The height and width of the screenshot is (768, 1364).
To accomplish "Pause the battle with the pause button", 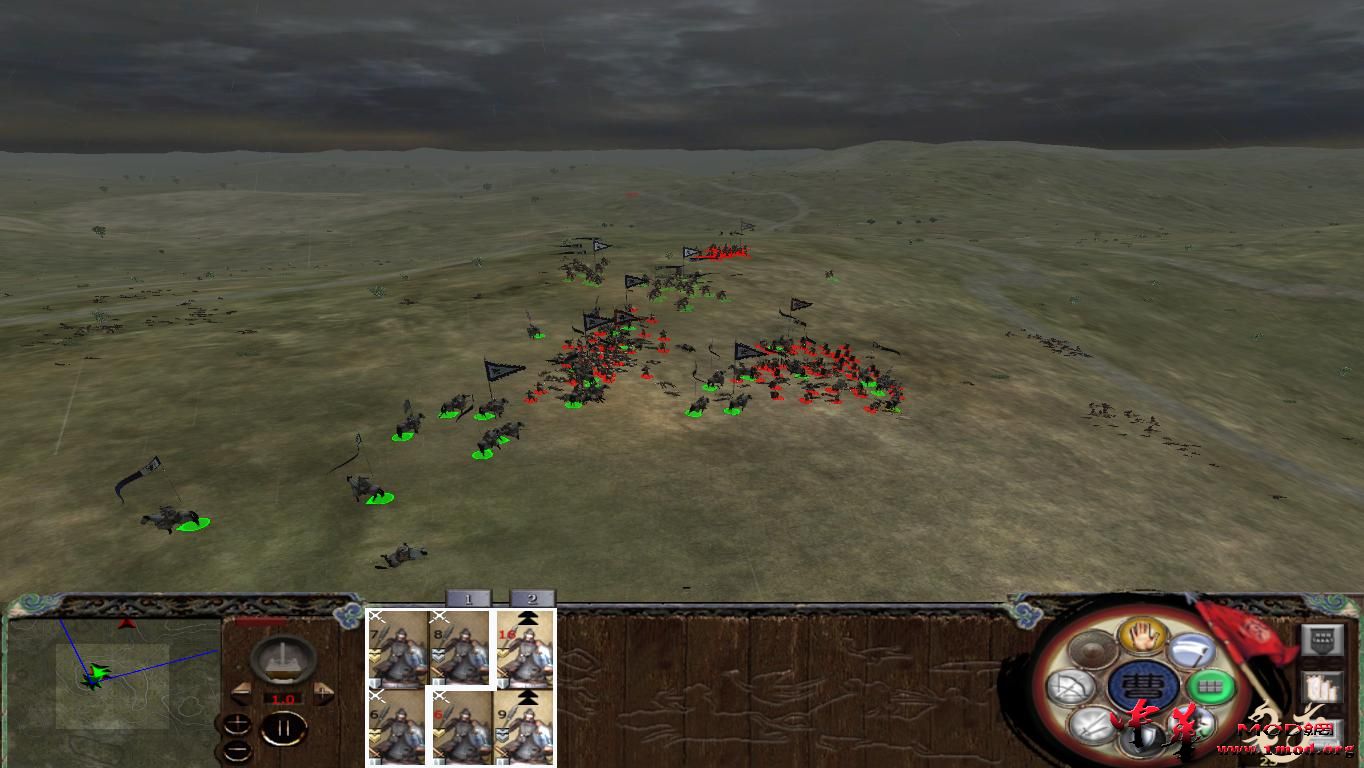I will (283, 728).
